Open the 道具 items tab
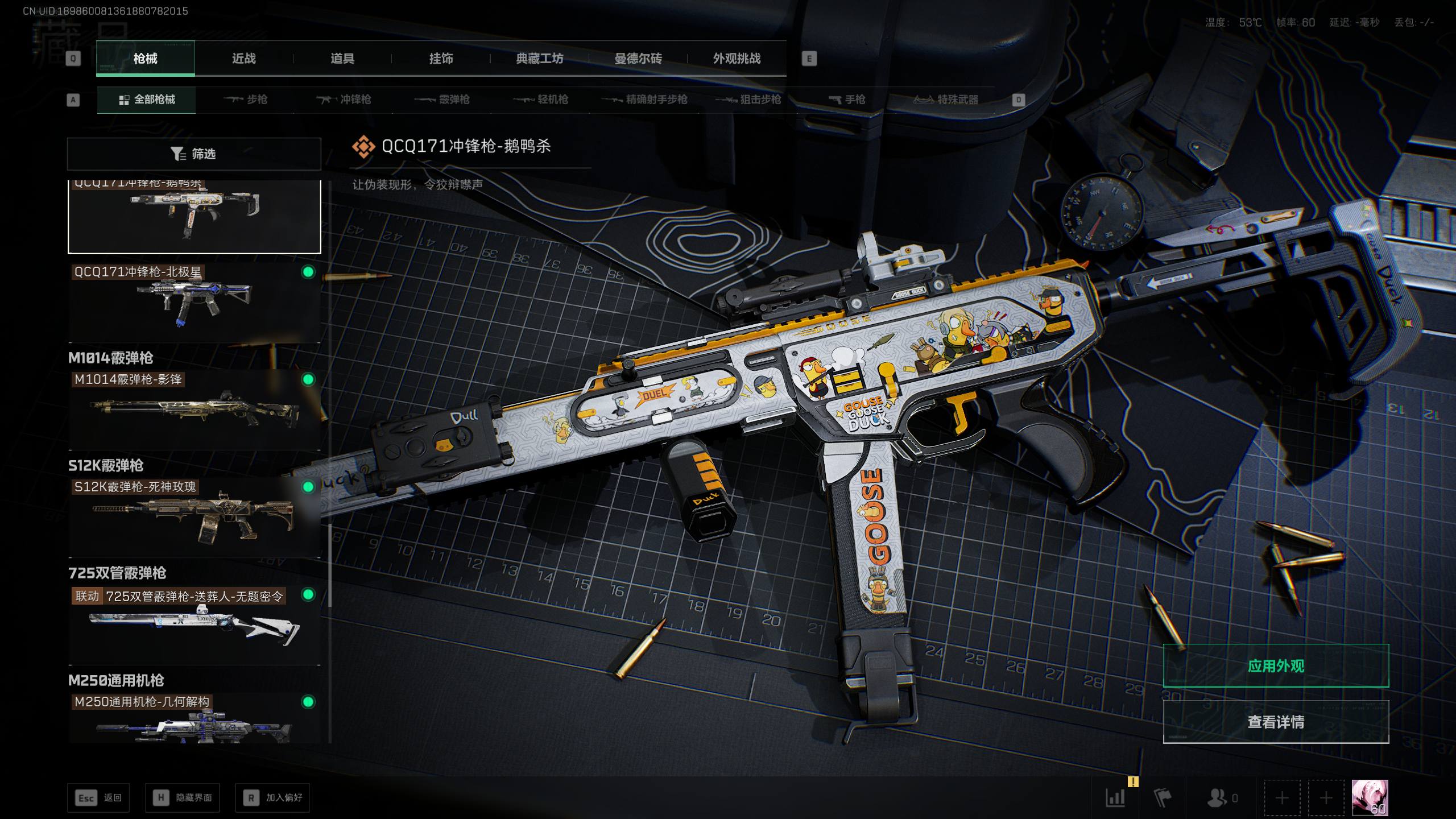This screenshot has width=1456, height=819. tap(342, 59)
